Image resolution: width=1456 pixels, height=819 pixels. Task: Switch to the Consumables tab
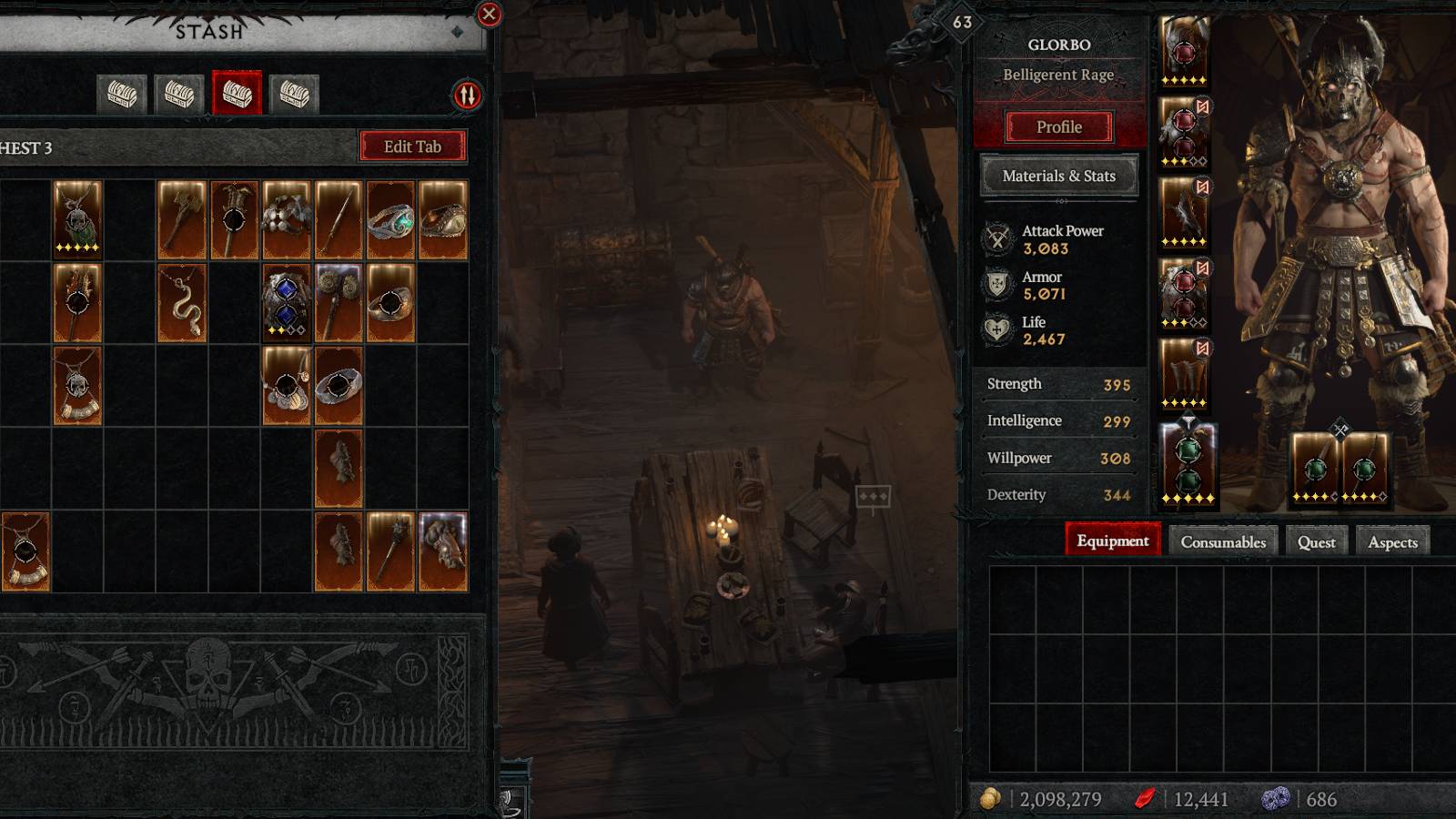click(x=1222, y=541)
